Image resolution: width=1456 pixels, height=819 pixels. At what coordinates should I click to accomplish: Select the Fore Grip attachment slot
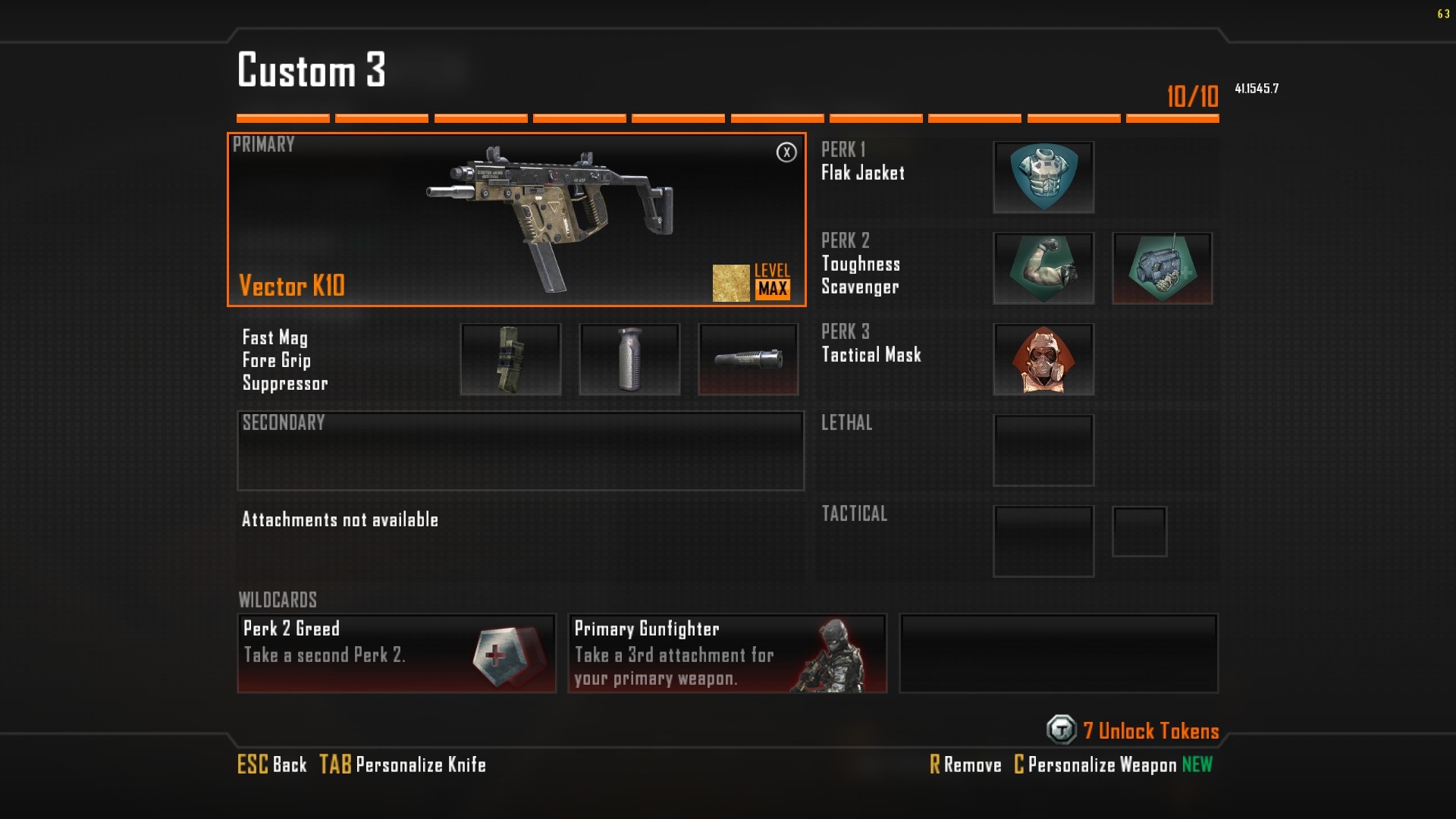(629, 359)
